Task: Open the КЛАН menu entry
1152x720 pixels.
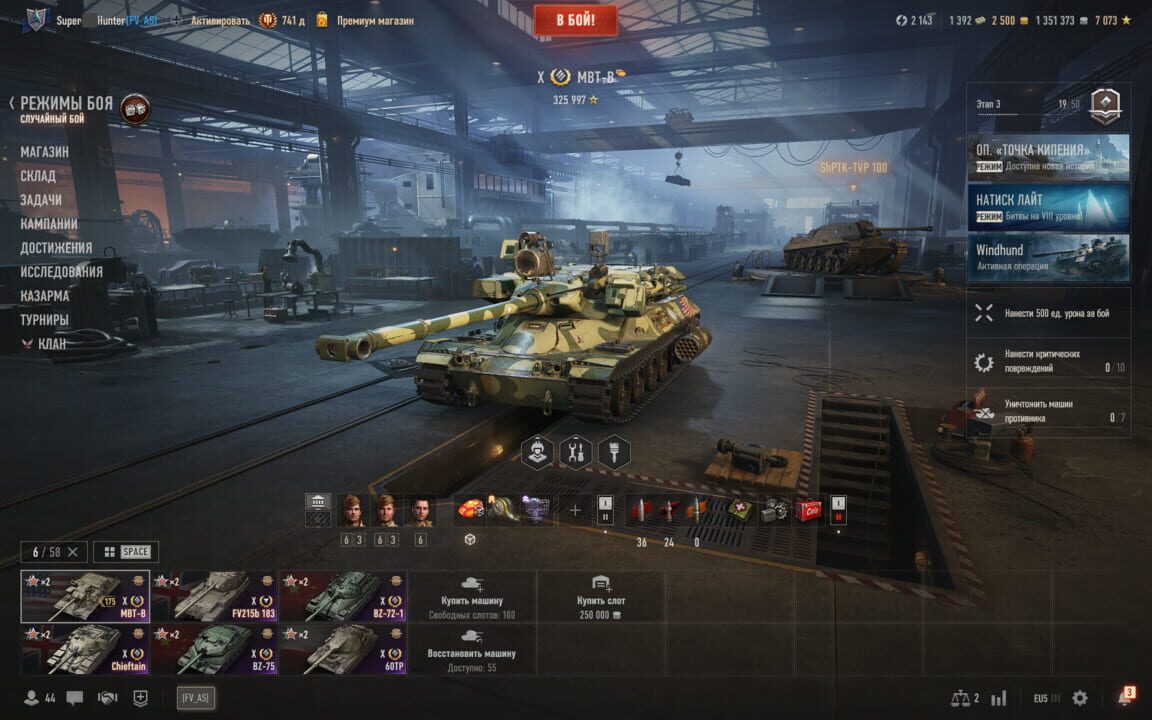Action: click(x=52, y=344)
